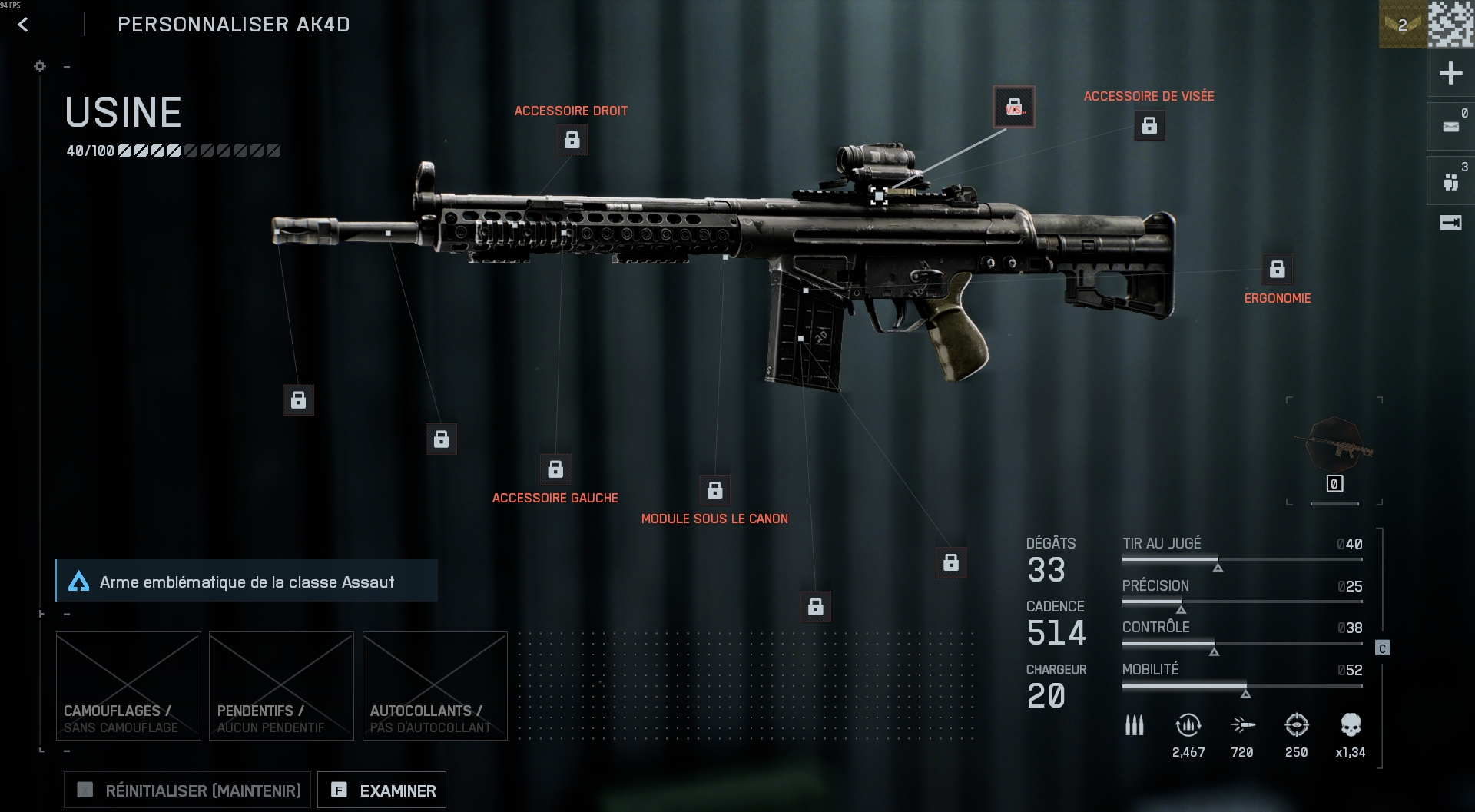Click the bullet velocity icon above 720

(x=1243, y=725)
